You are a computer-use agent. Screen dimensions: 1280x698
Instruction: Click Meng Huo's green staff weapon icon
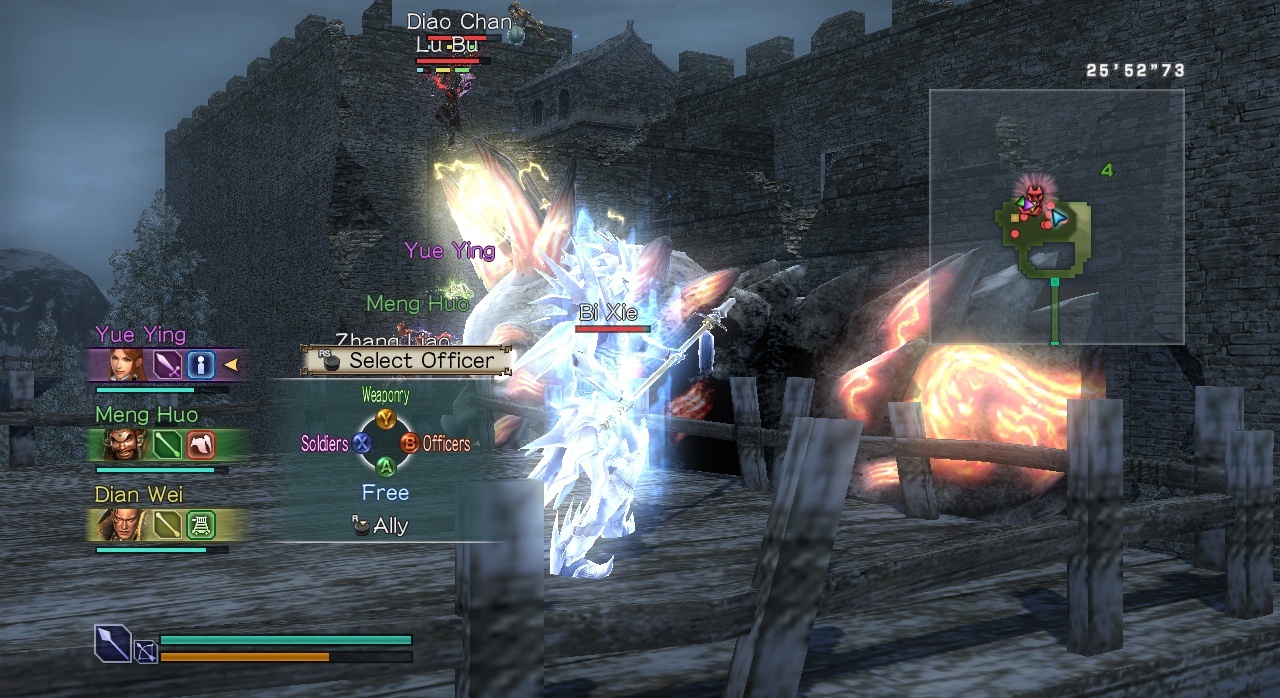click(x=167, y=445)
